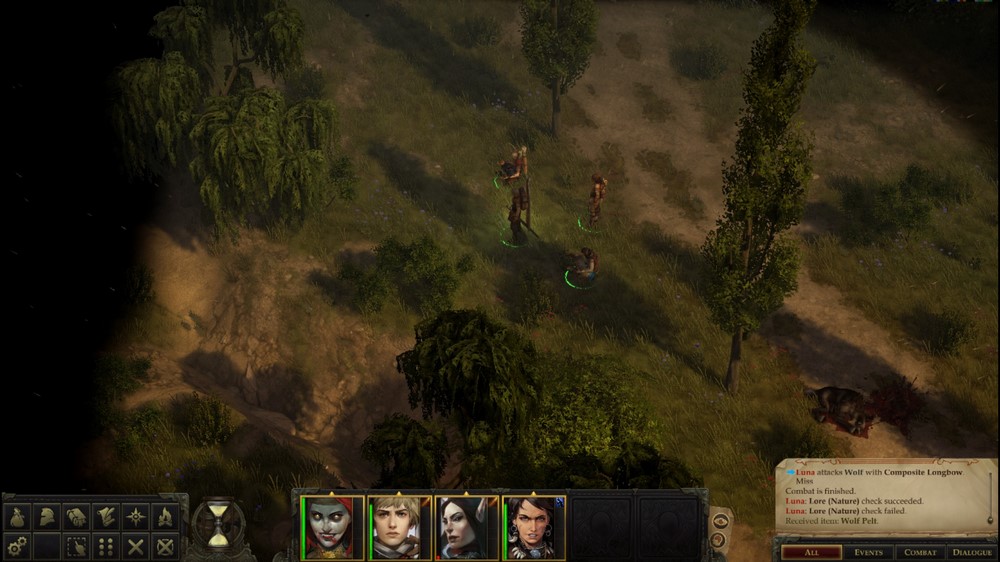Viewport: 1000px width, 562px height.
Task: Open the map compass star icon
Action: 136,517
